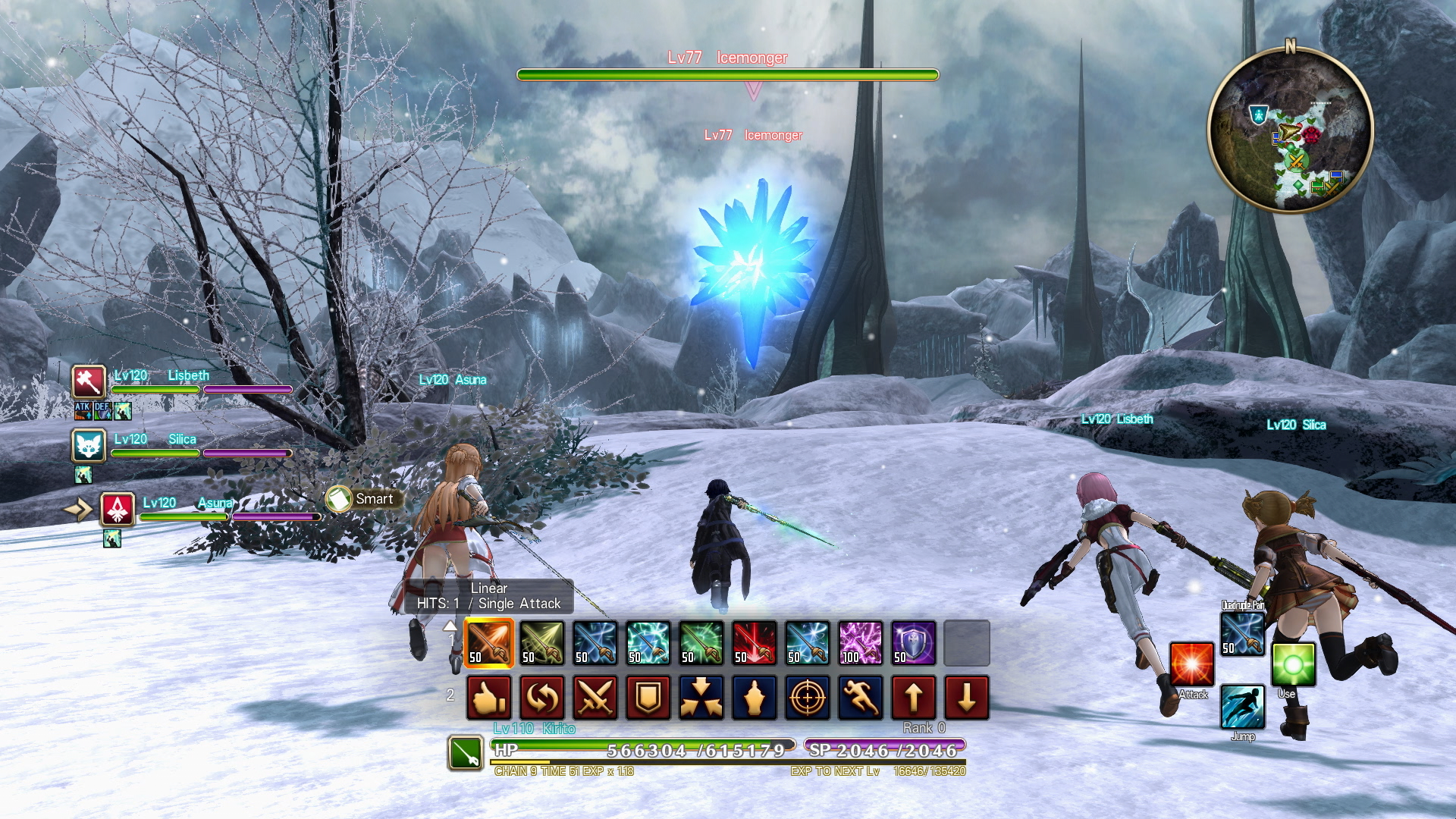The height and width of the screenshot is (819, 1456).
Task: Click the up-arrow command icon
Action: (x=914, y=698)
